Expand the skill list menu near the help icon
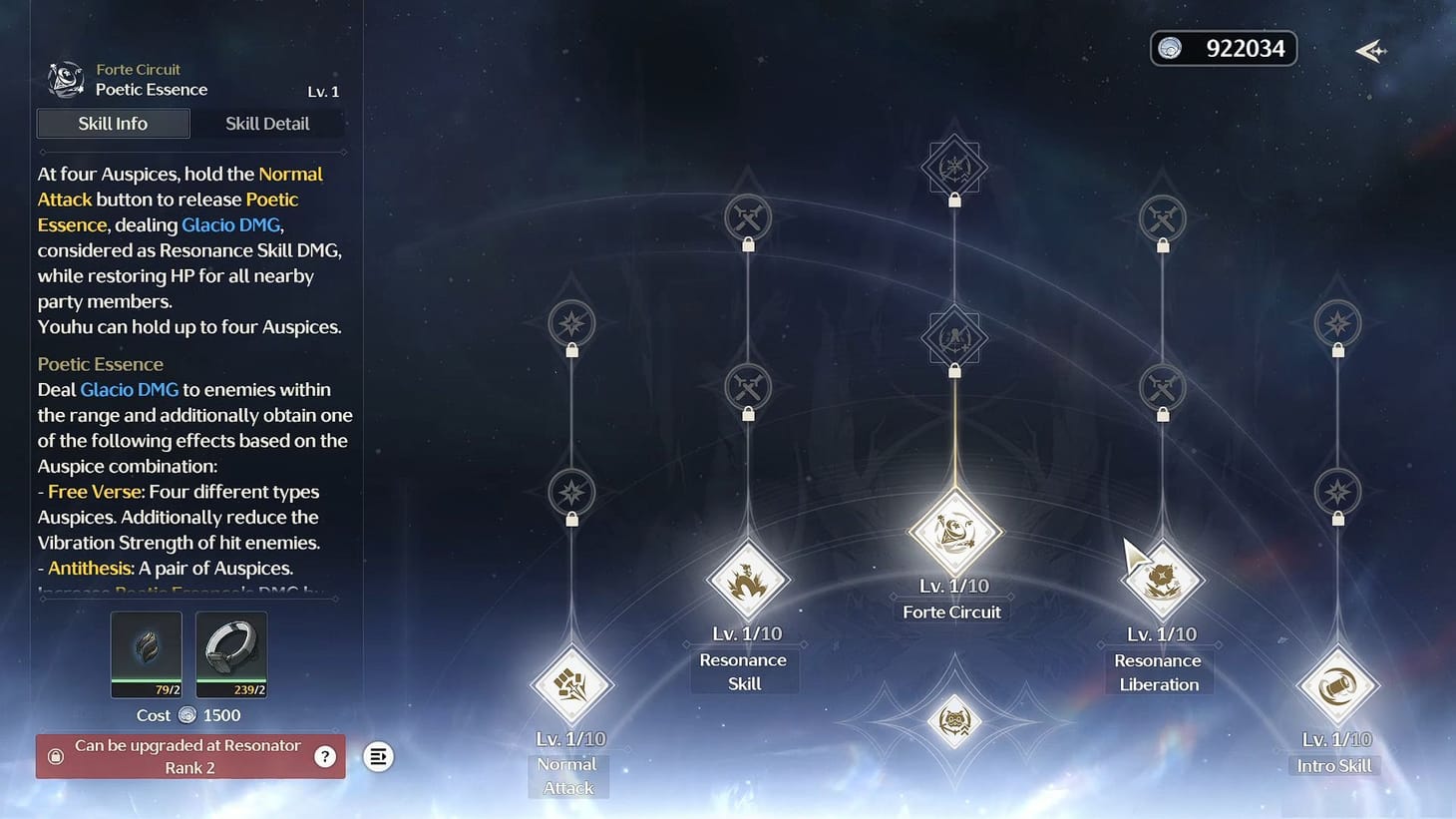Viewport: 1456px width, 819px height. (378, 756)
